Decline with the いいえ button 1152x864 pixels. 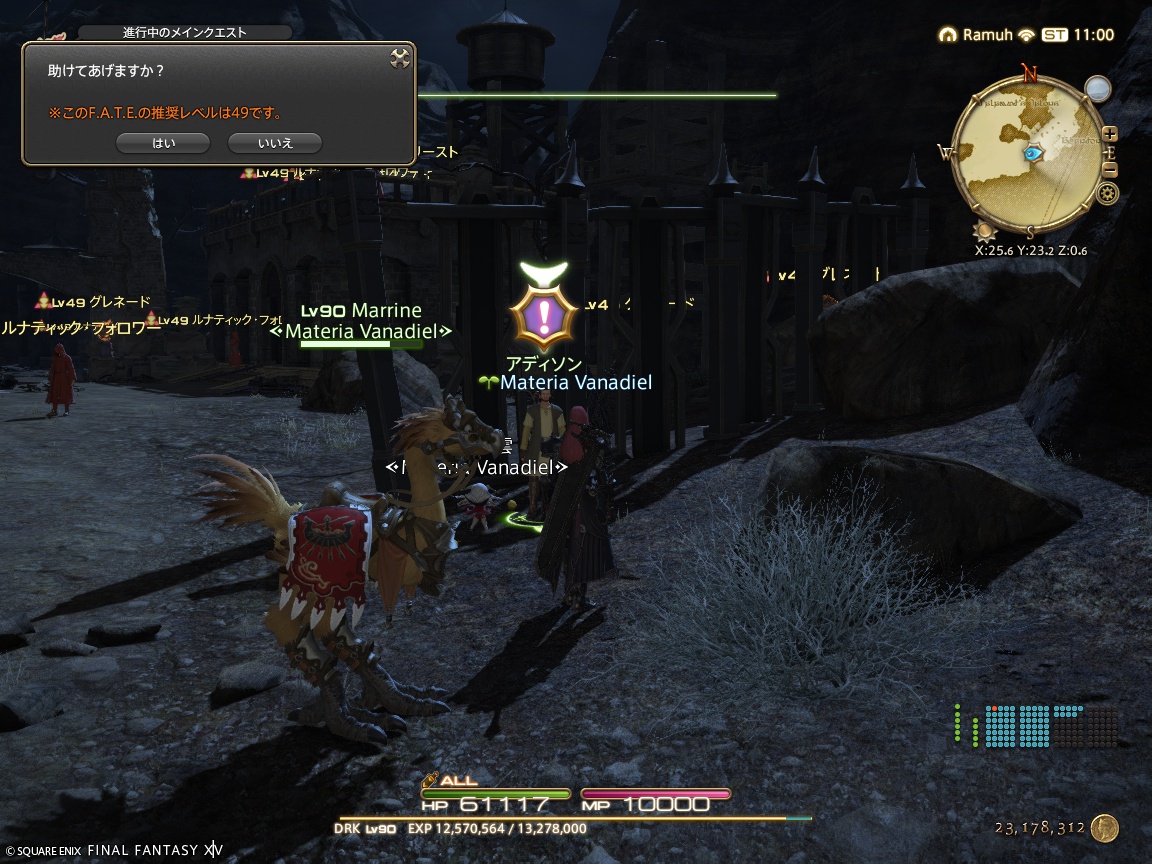click(275, 143)
